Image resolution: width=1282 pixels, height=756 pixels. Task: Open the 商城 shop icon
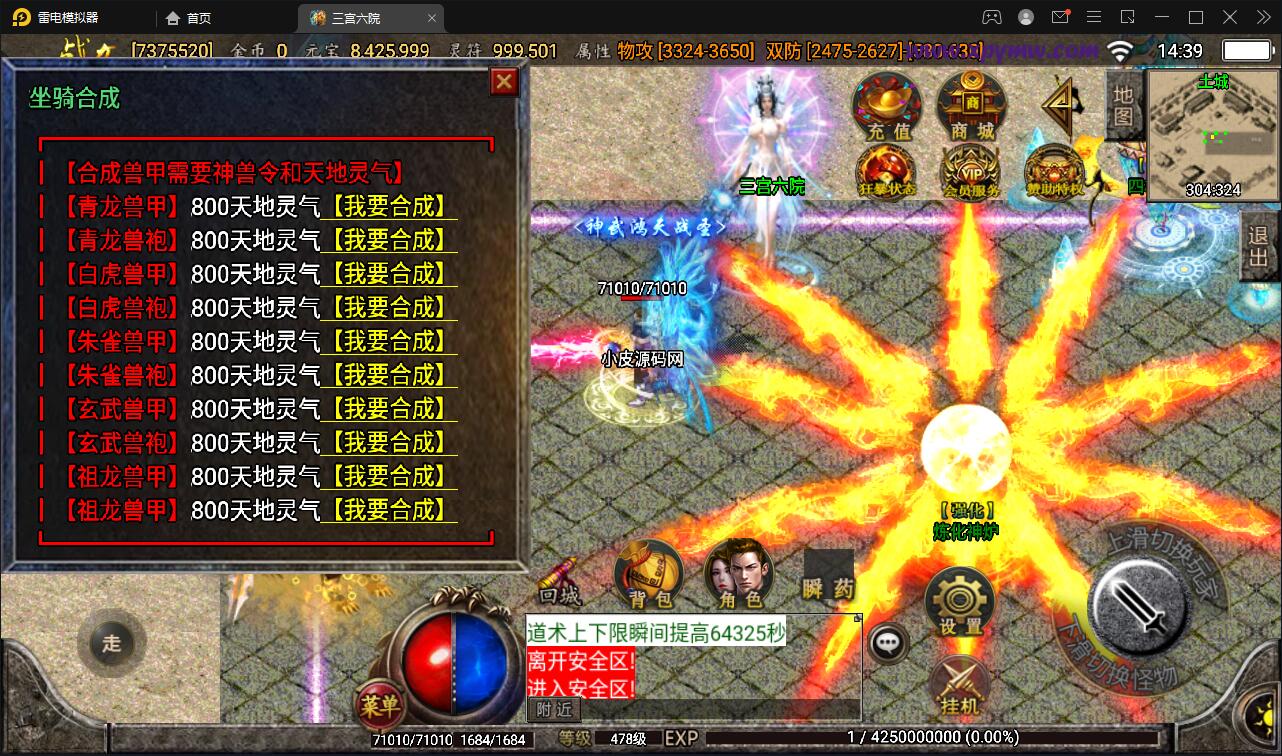tap(969, 107)
